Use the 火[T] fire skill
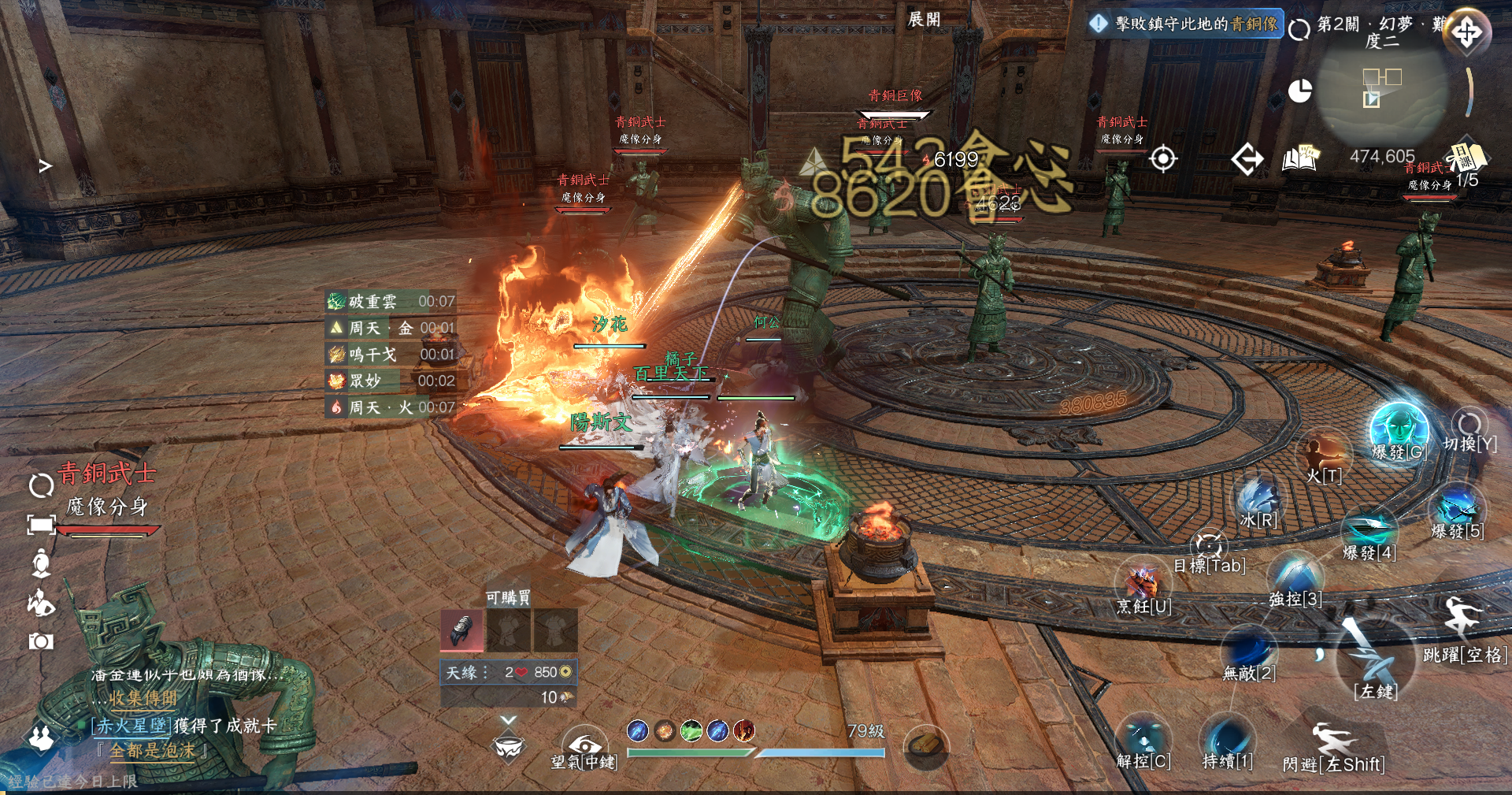Screen dimensions: 1512x795 1323,455
